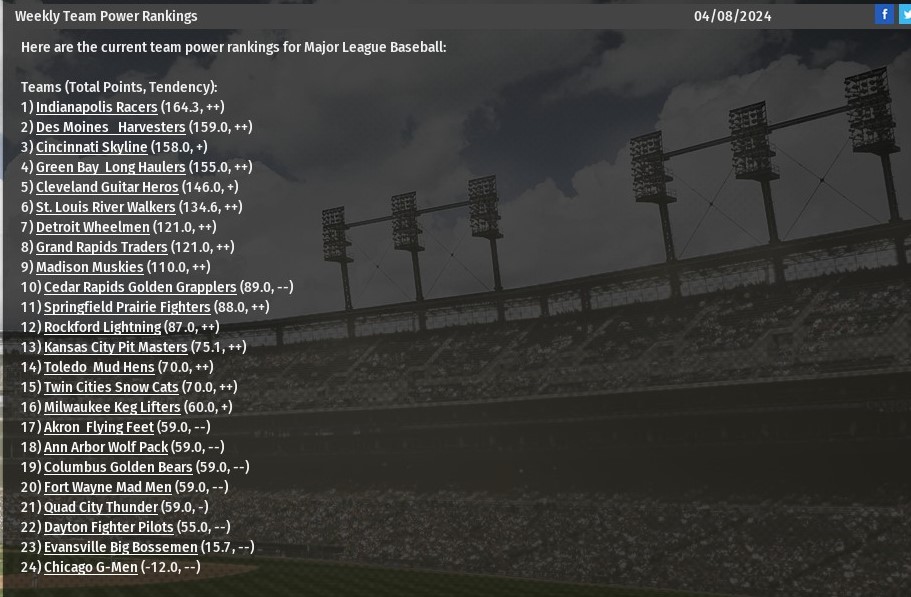Open the Madison Muskies team link
The height and width of the screenshot is (597, 911).
pos(89,267)
